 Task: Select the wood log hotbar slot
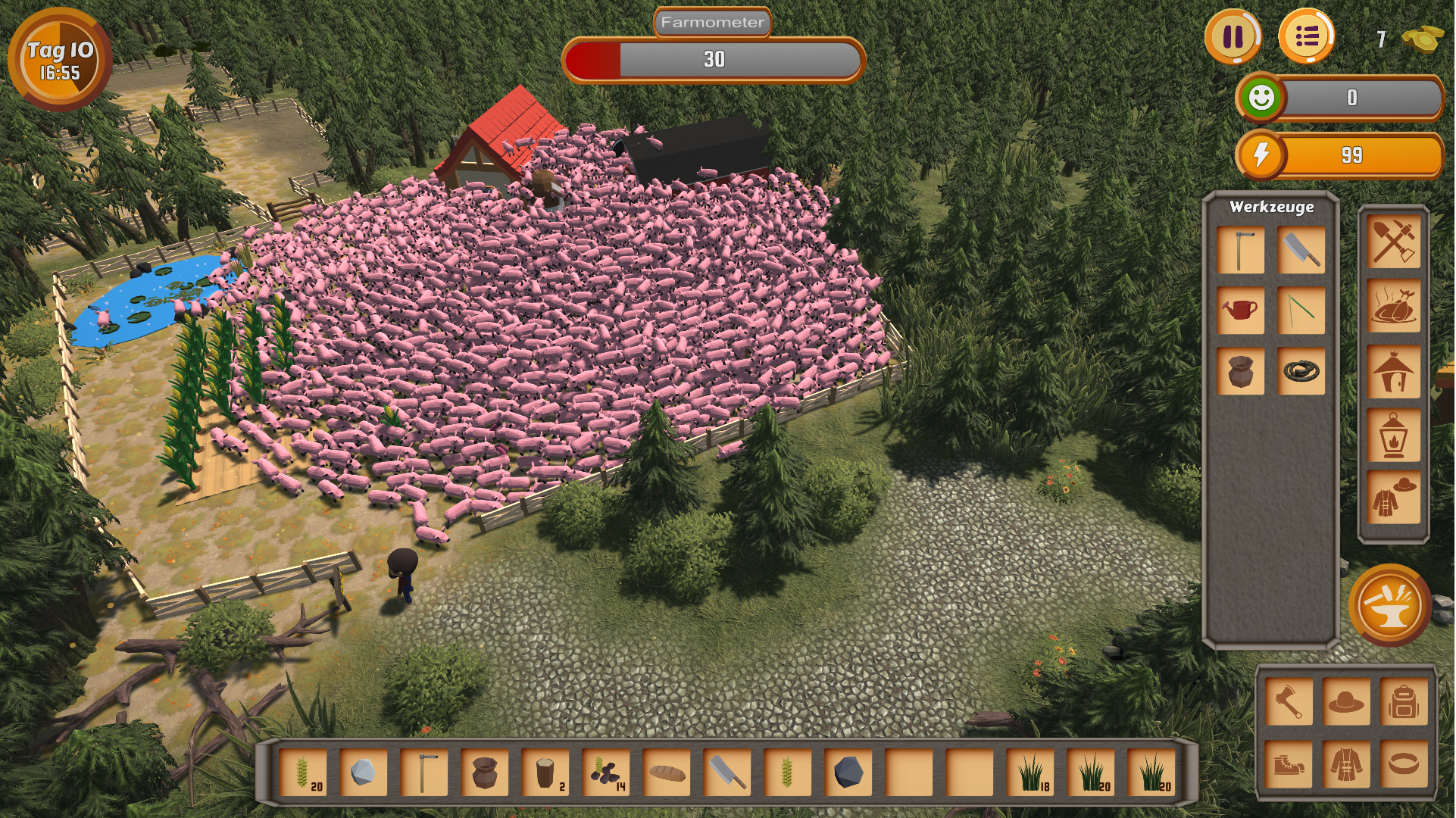coord(545,773)
